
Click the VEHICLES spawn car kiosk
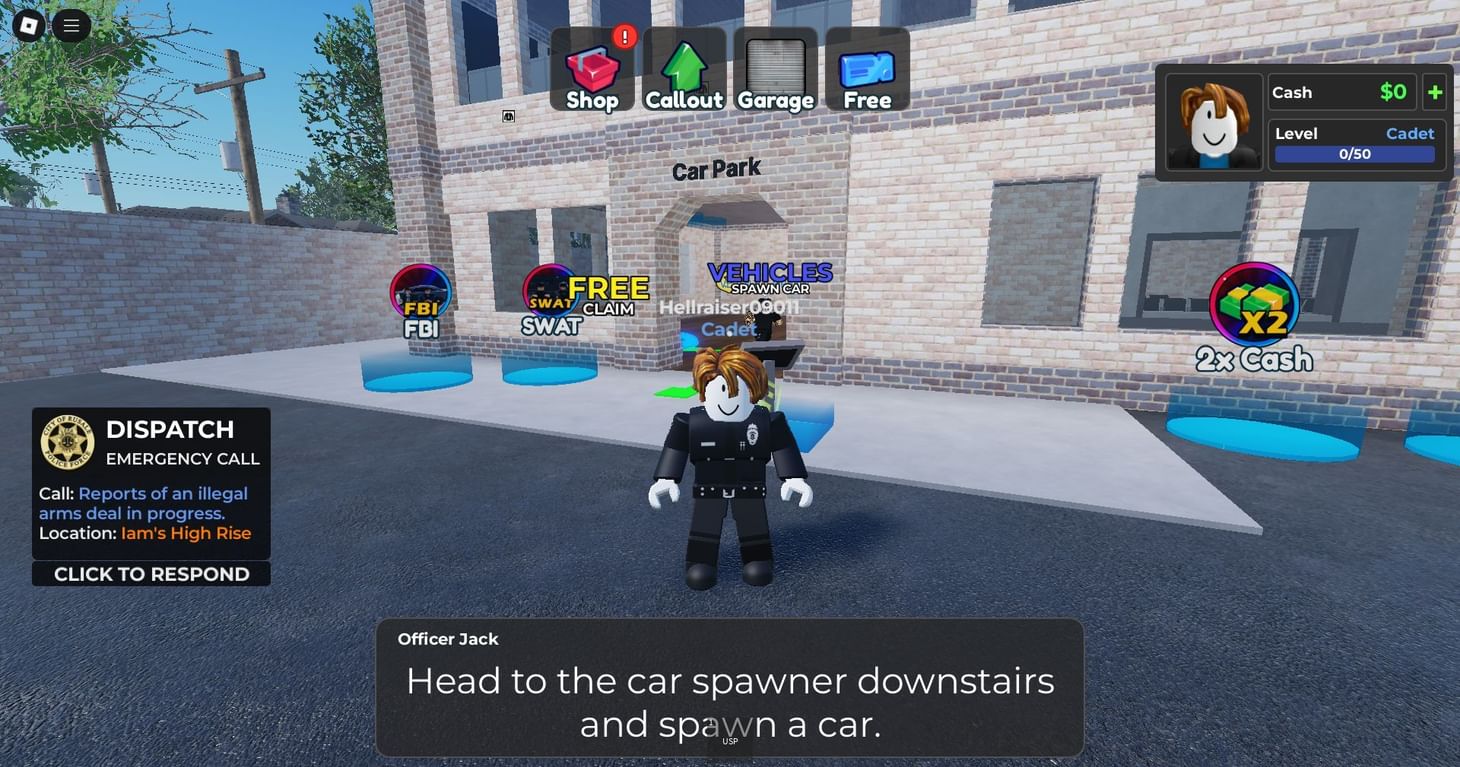click(769, 278)
